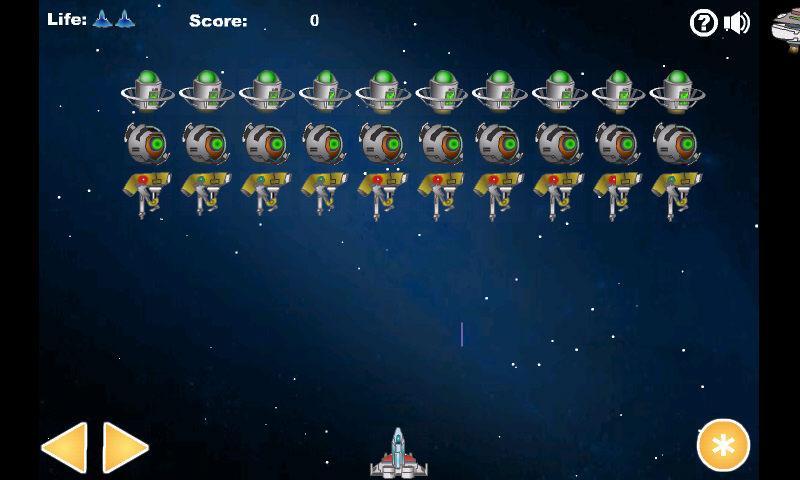Tap the right arrow move button
The height and width of the screenshot is (480, 800).
(x=125, y=447)
